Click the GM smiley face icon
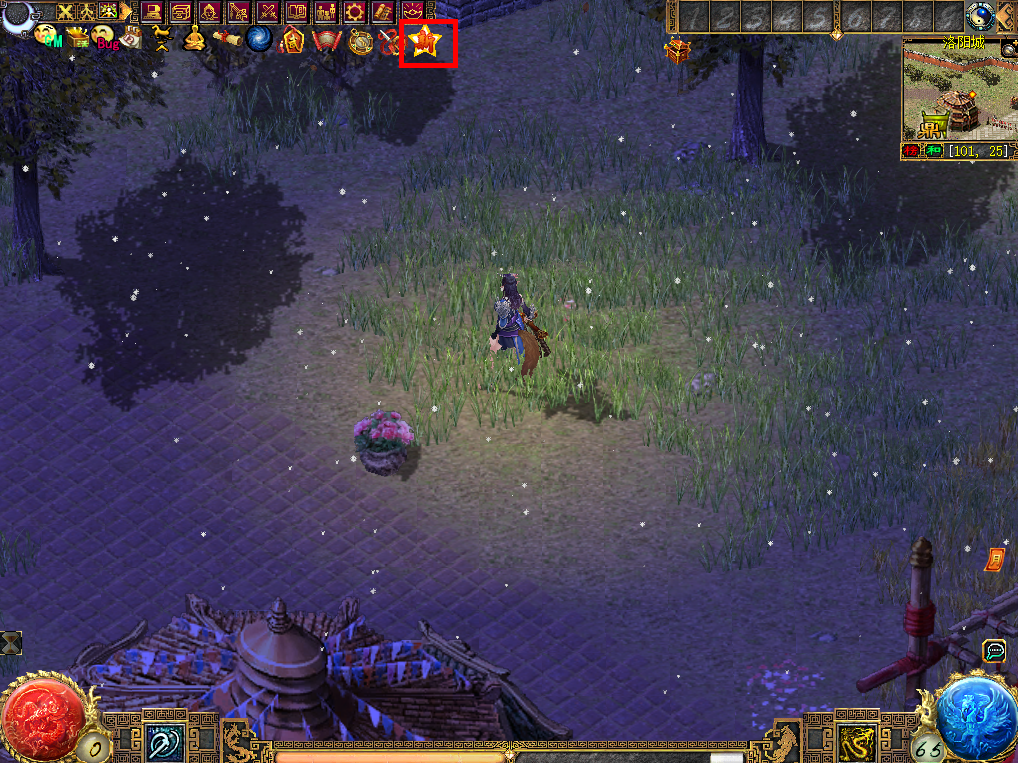The height and width of the screenshot is (763, 1018). (45, 37)
